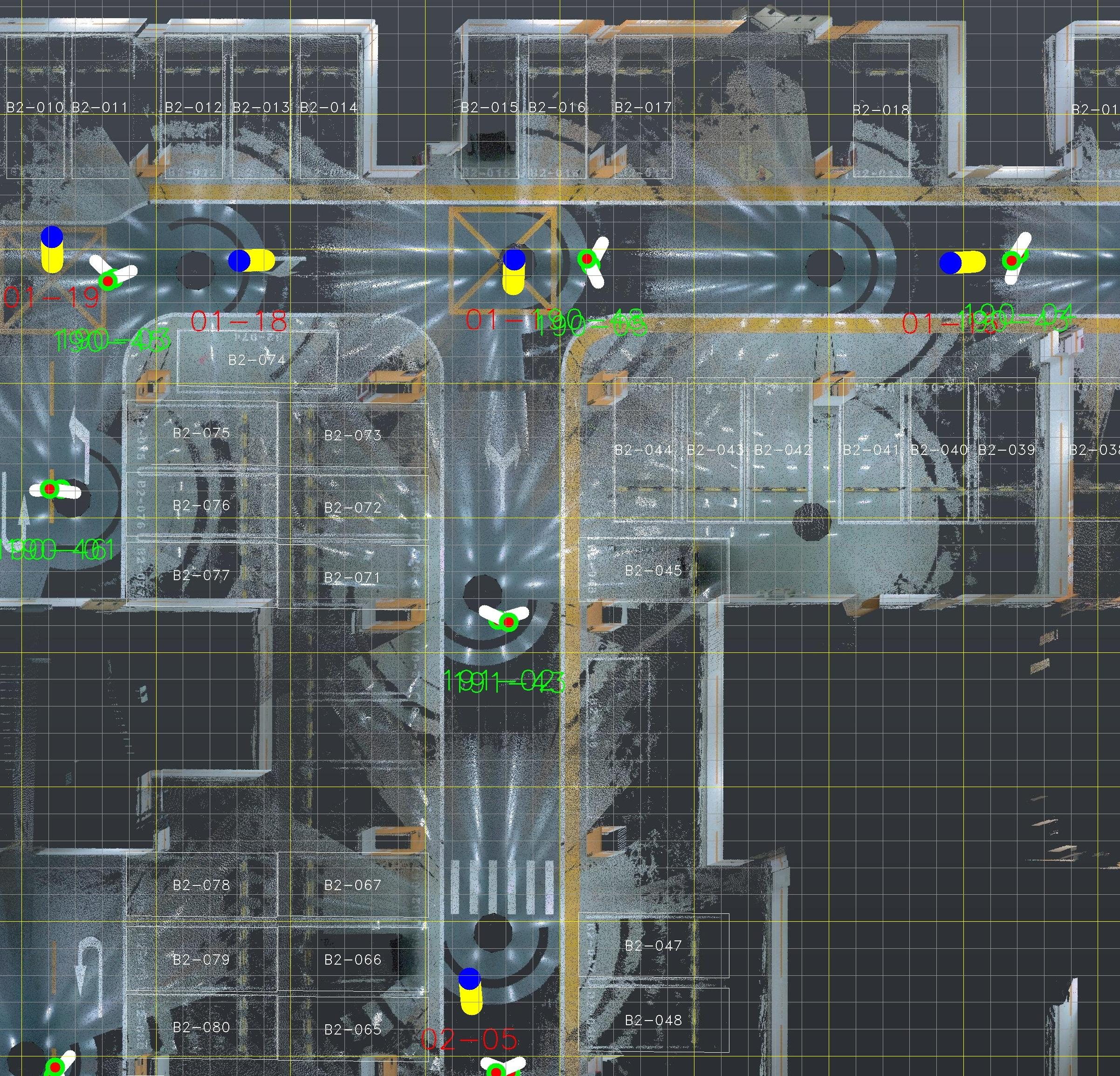This screenshot has height=1076, width=1120.
Task: Click parking space B2-076
Action: coord(201,506)
